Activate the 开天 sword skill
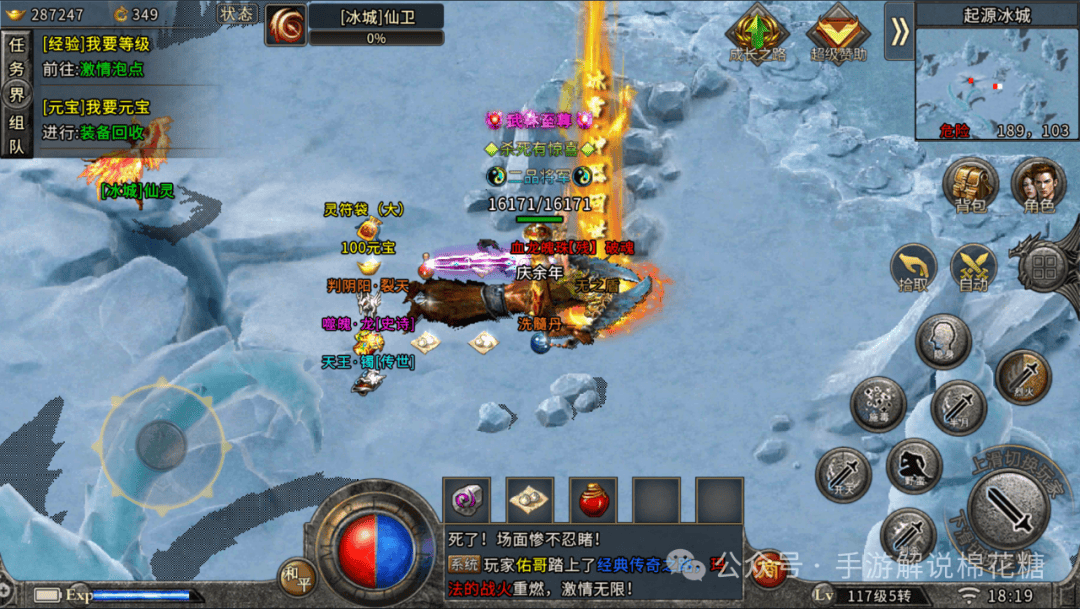 (843, 473)
